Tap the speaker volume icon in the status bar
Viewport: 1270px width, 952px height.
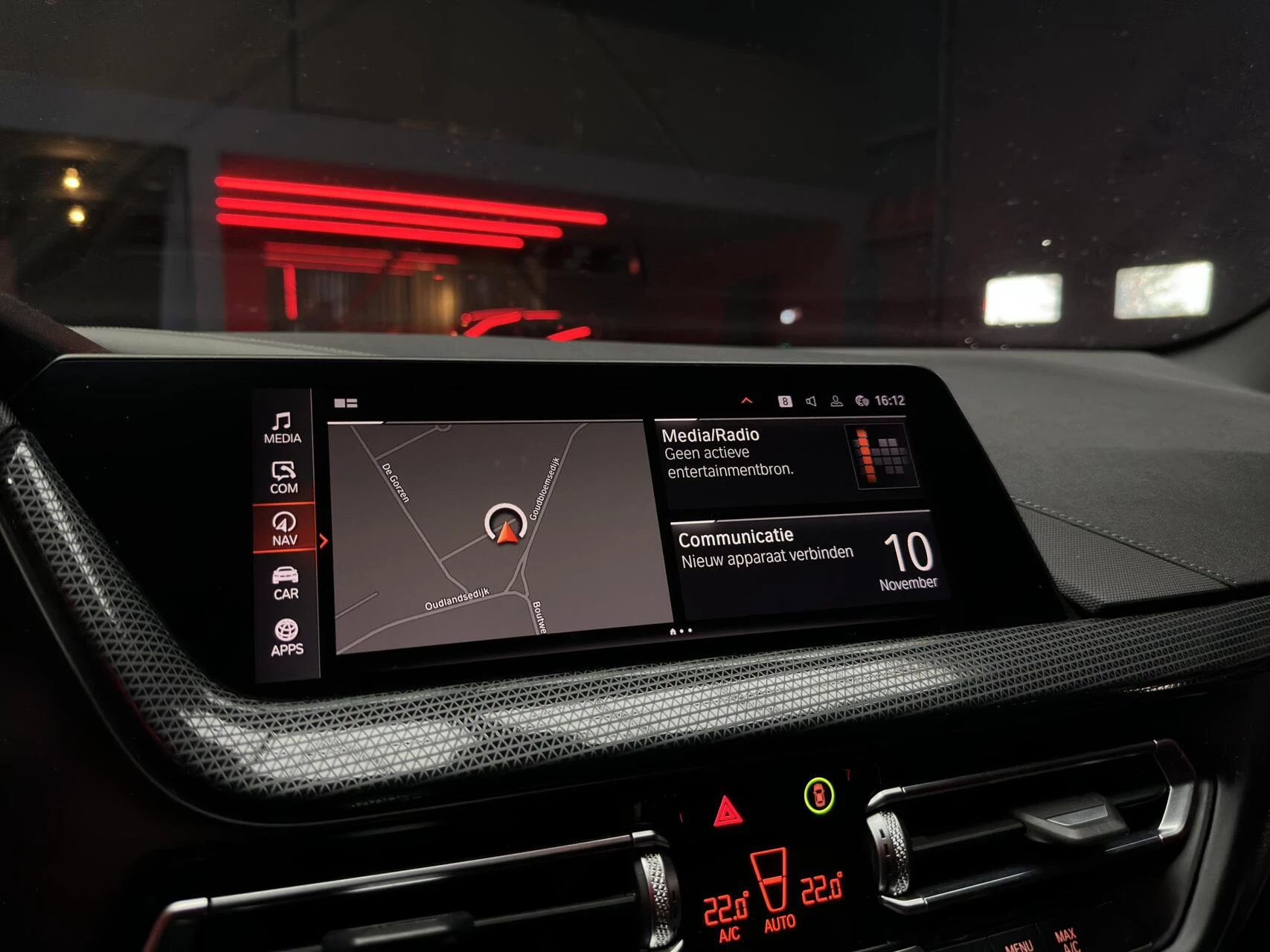pos(812,400)
